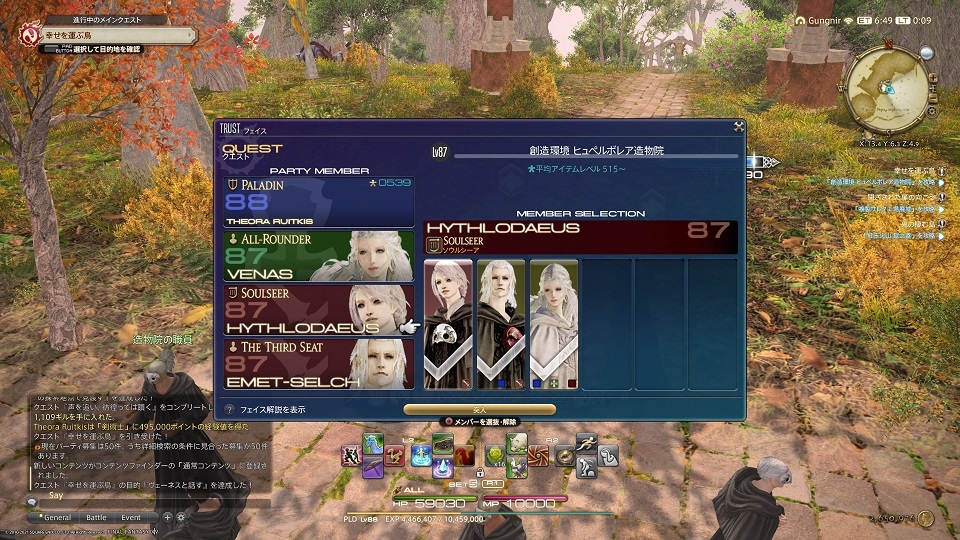Switch to the Battle chat tab
This screenshot has width=960, height=540.
96,517
